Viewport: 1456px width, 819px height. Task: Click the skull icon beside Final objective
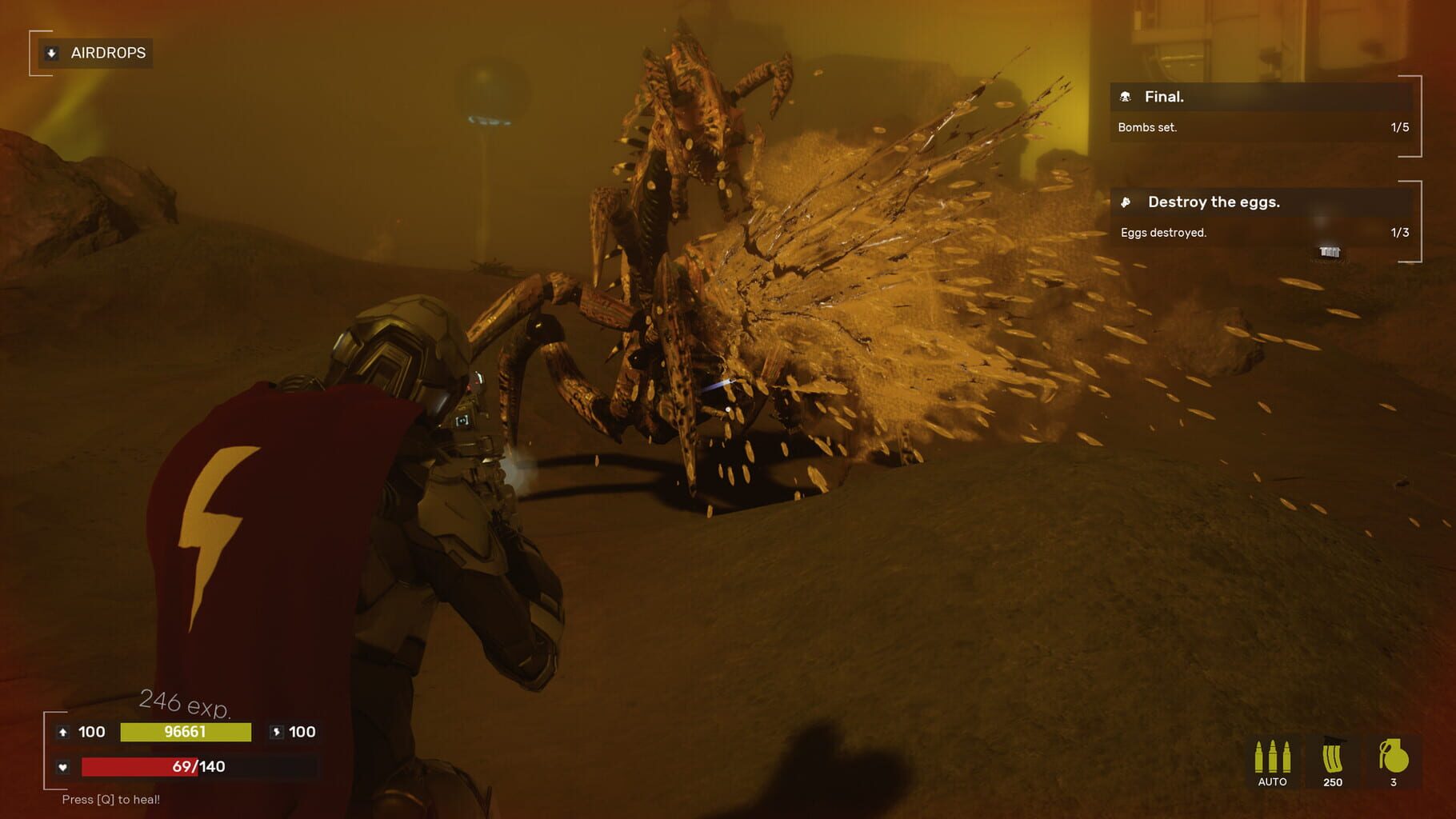1125,97
